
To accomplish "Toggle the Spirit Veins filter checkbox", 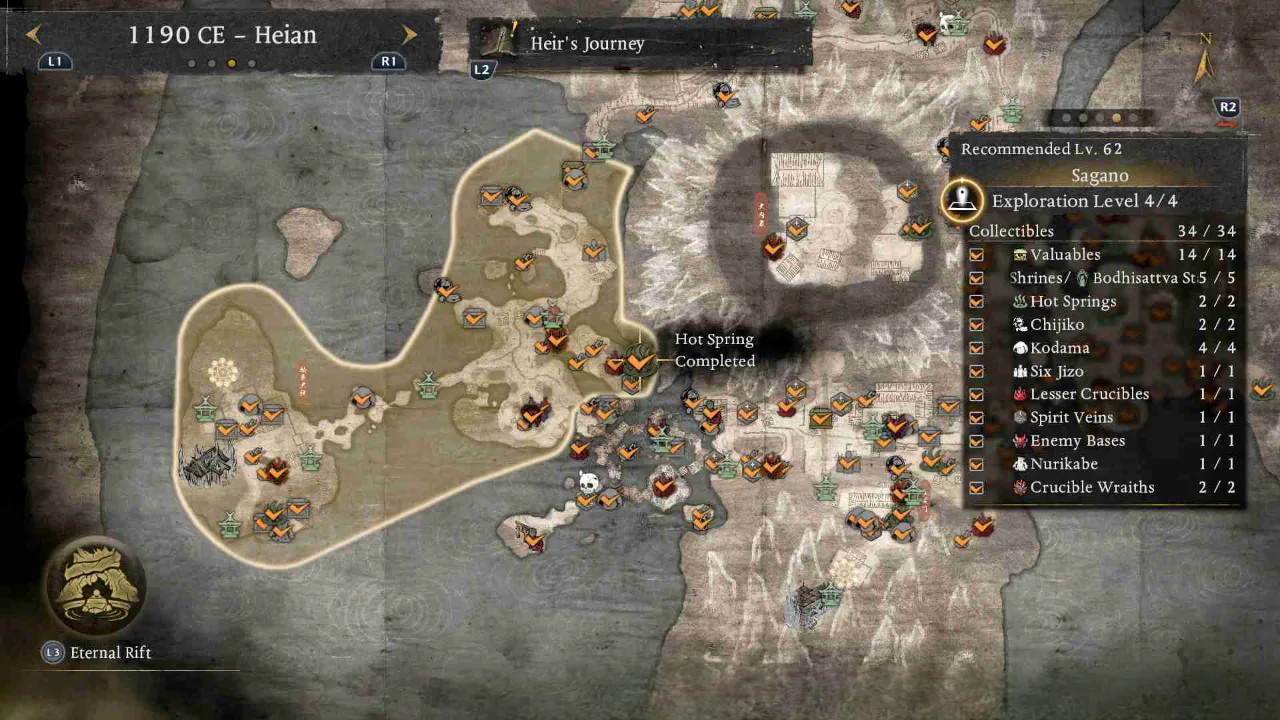I will tap(976, 418).
